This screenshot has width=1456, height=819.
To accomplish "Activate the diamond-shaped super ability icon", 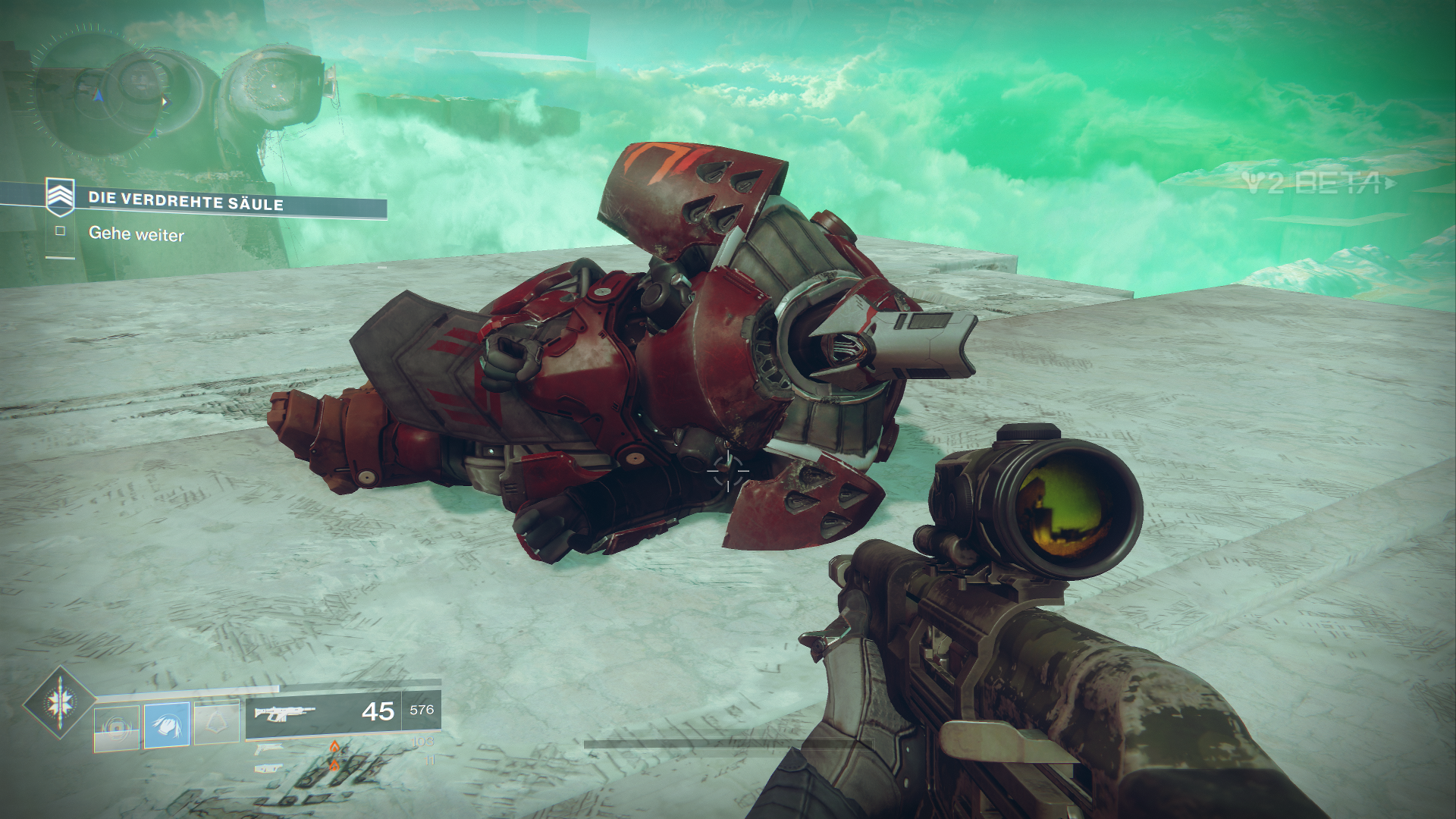I will point(59,703).
